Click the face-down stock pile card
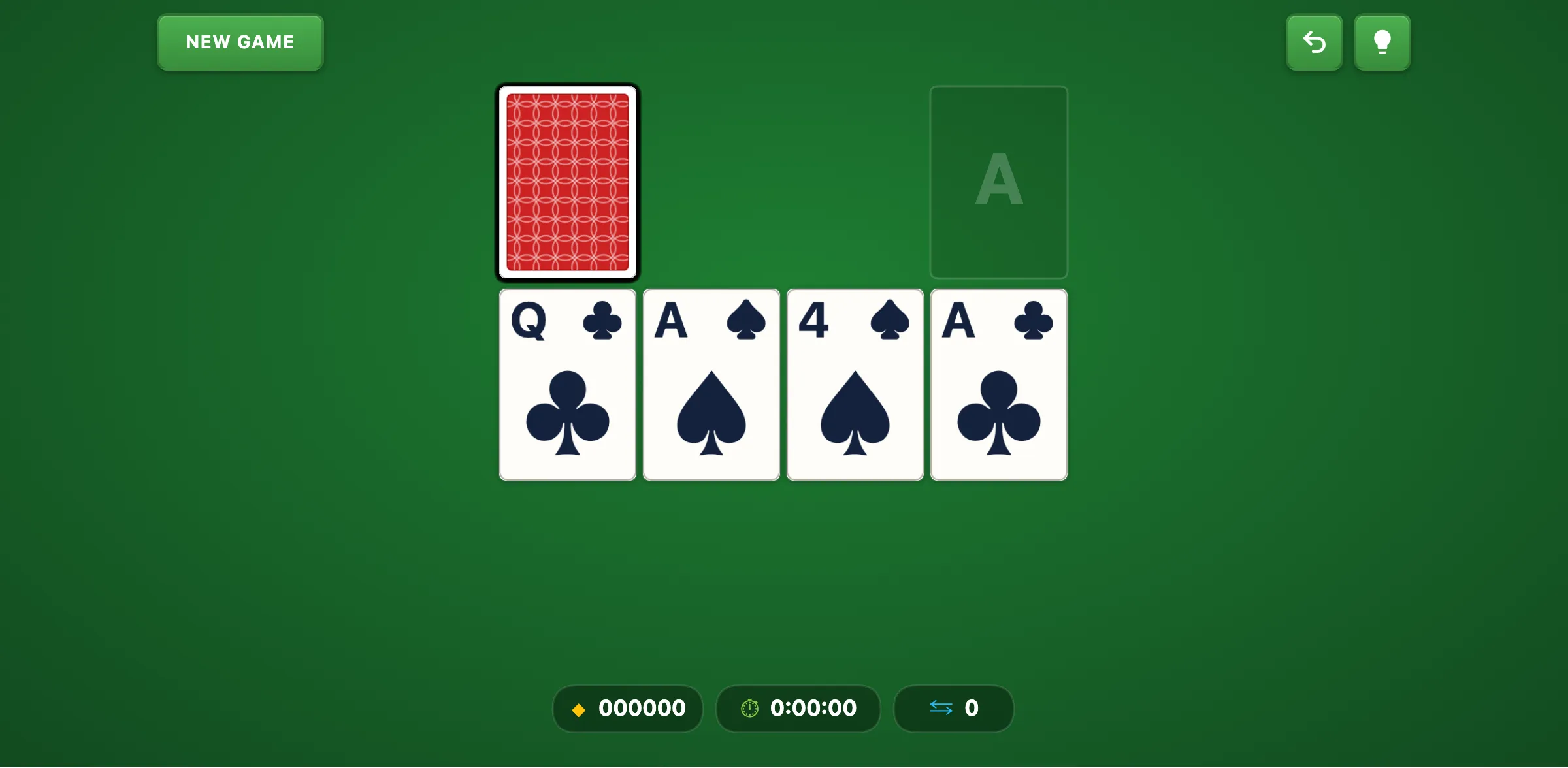This screenshot has width=1568, height=768. [x=567, y=182]
